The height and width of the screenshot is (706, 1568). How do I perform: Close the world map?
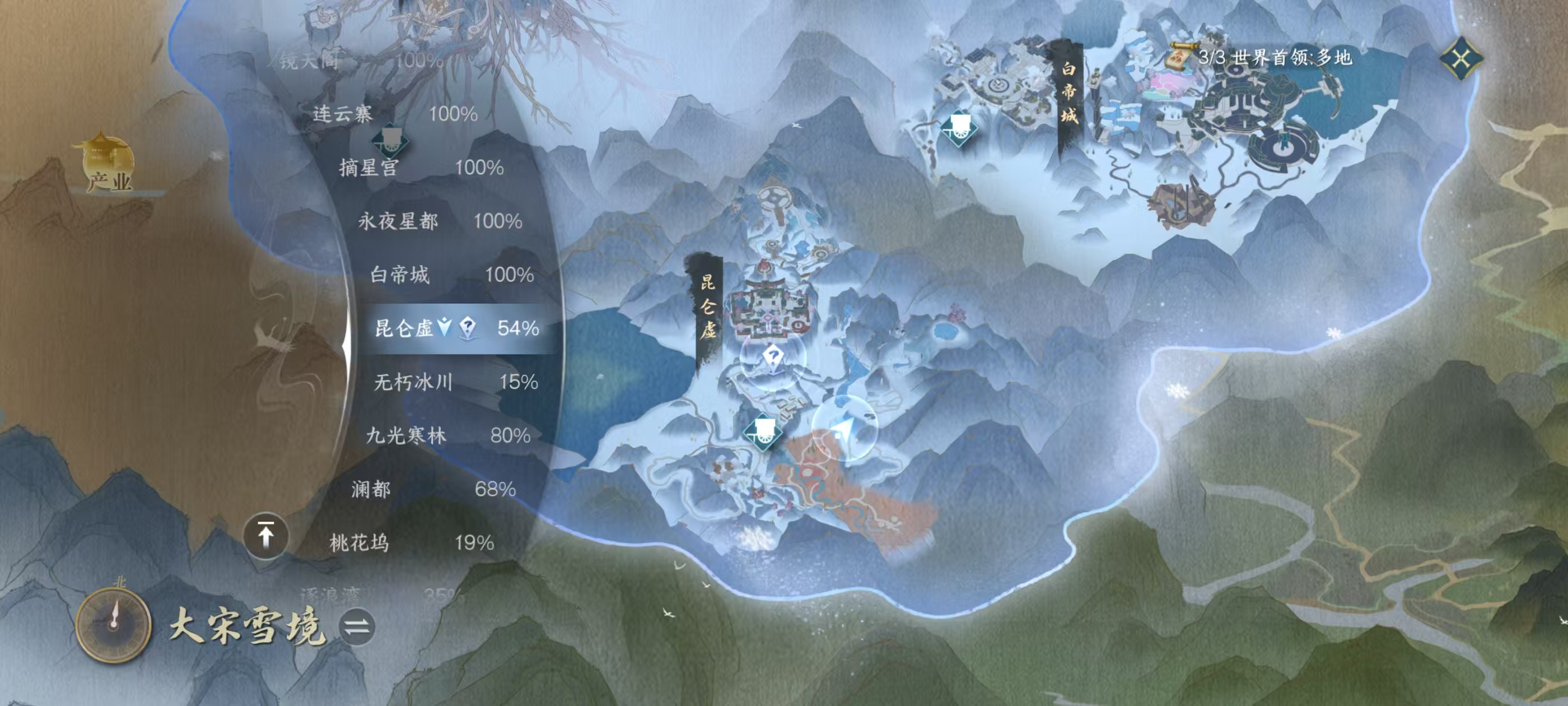[1461, 58]
